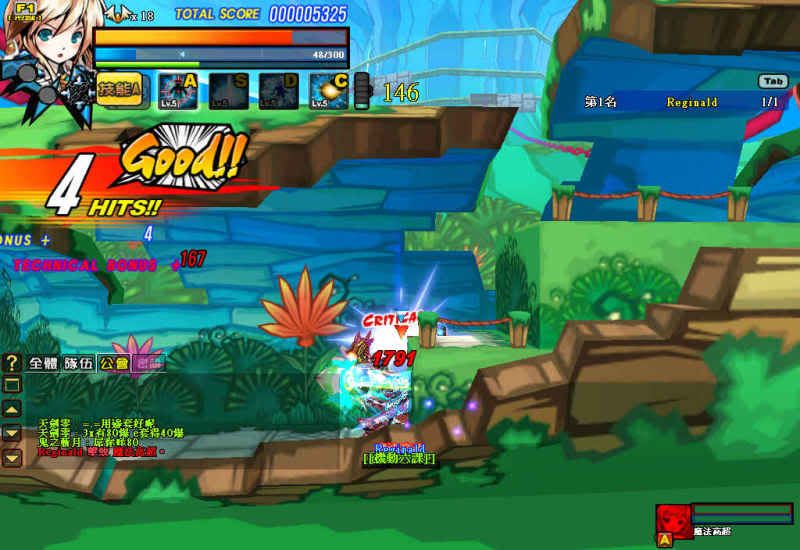This screenshot has height=550, width=800.
Task: Toggle the chat window size square button
Action: click(x=12, y=385)
